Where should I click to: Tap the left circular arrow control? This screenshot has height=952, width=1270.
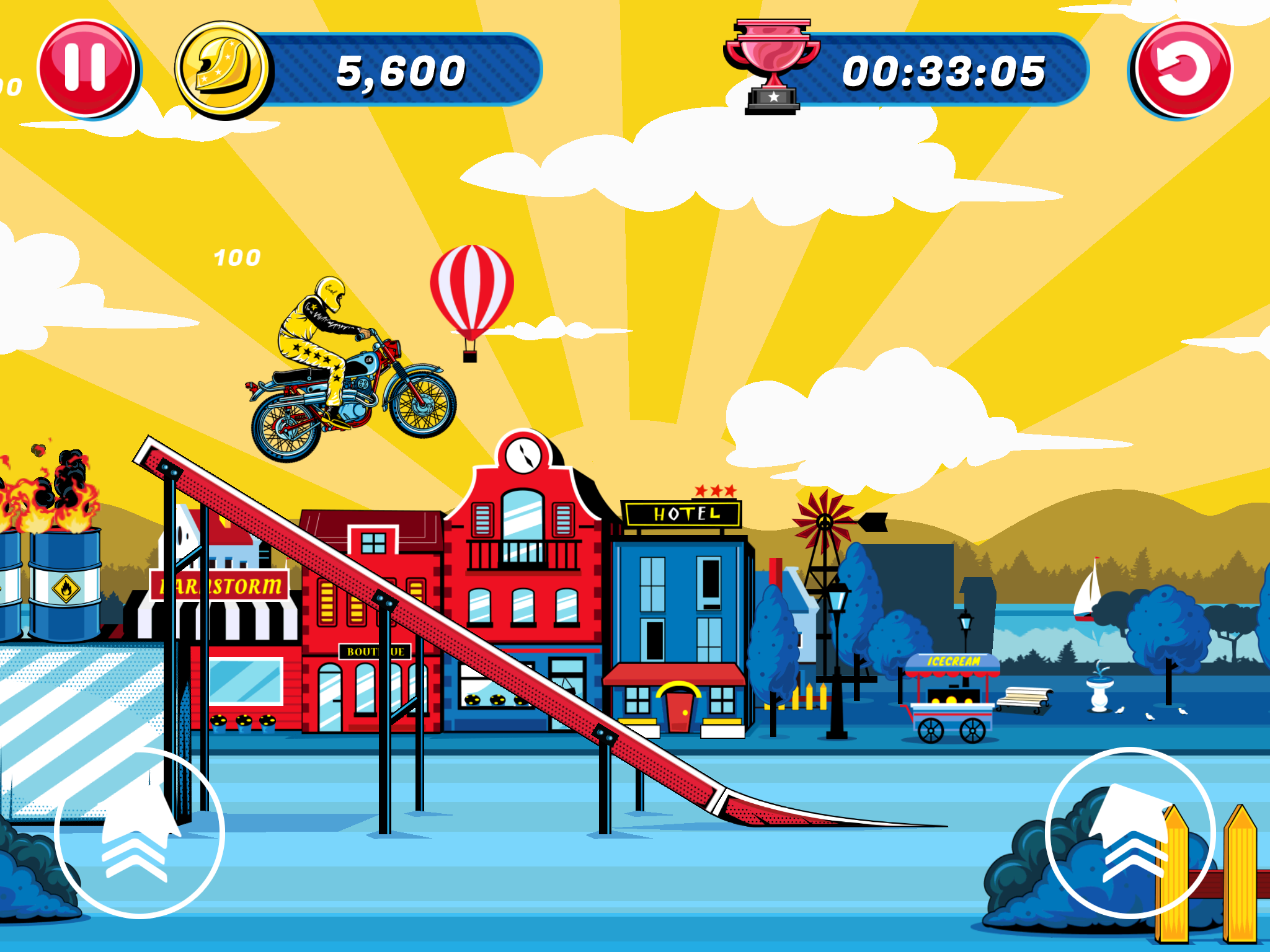(139, 832)
